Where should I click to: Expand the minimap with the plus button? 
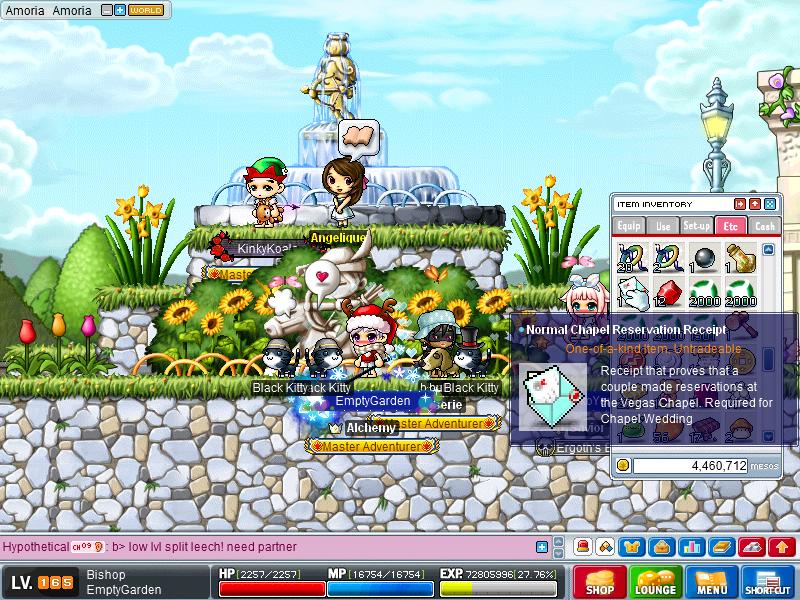click(x=119, y=11)
